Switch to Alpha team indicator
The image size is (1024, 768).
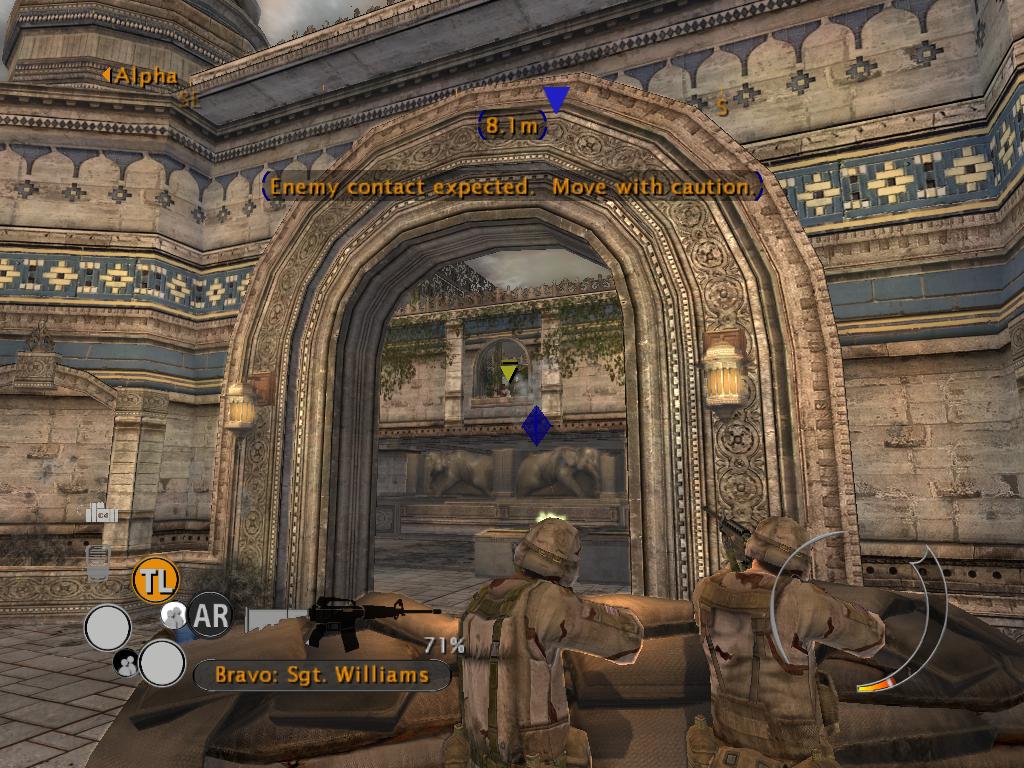(x=141, y=76)
